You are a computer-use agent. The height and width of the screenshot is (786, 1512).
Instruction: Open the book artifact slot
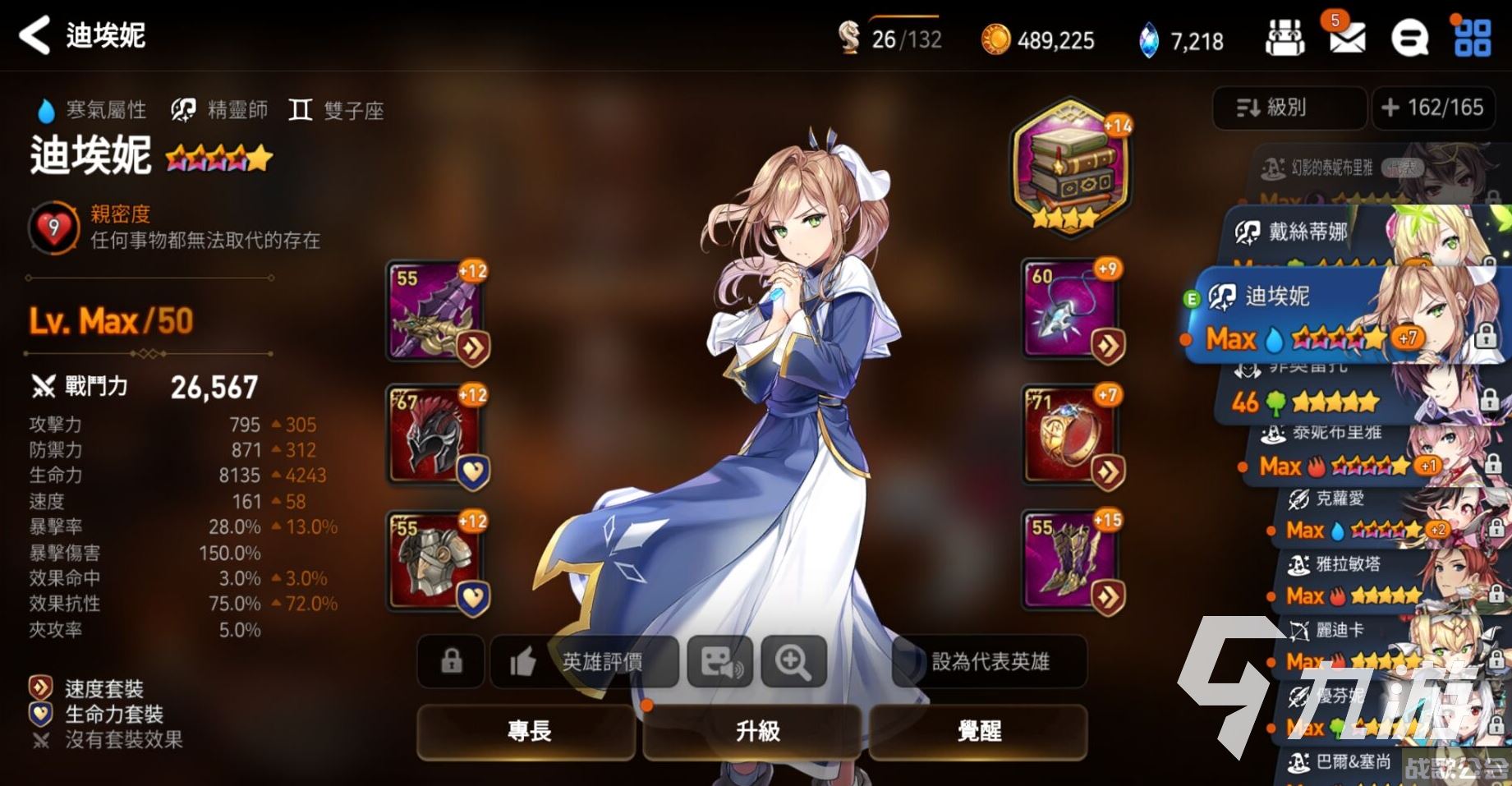1069,170
